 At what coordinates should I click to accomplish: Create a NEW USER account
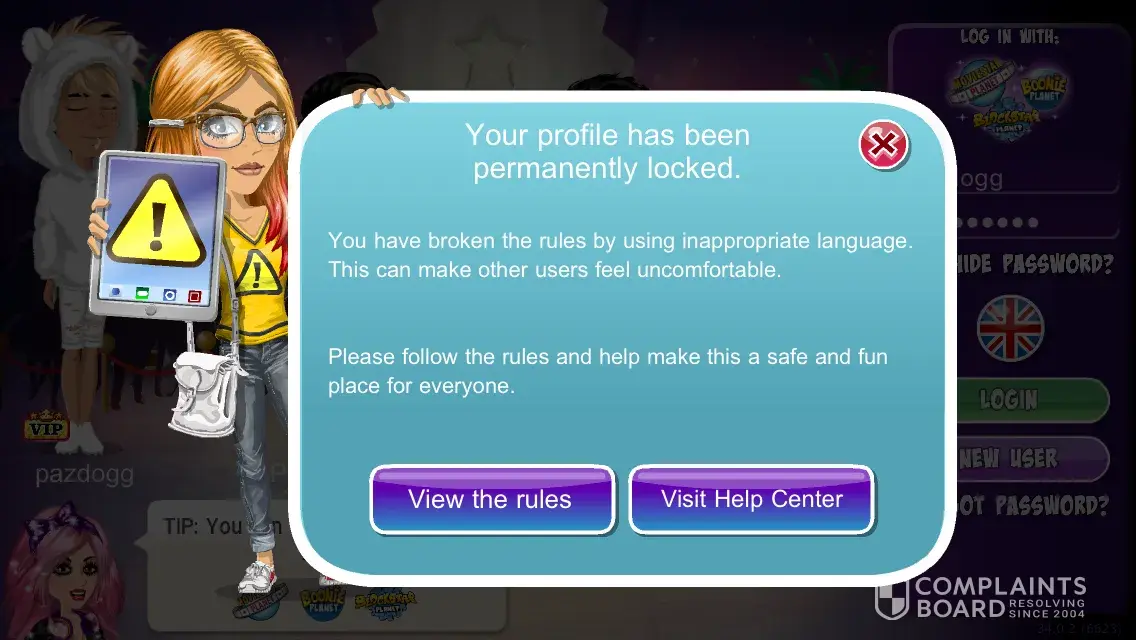tap(1030, 459)
